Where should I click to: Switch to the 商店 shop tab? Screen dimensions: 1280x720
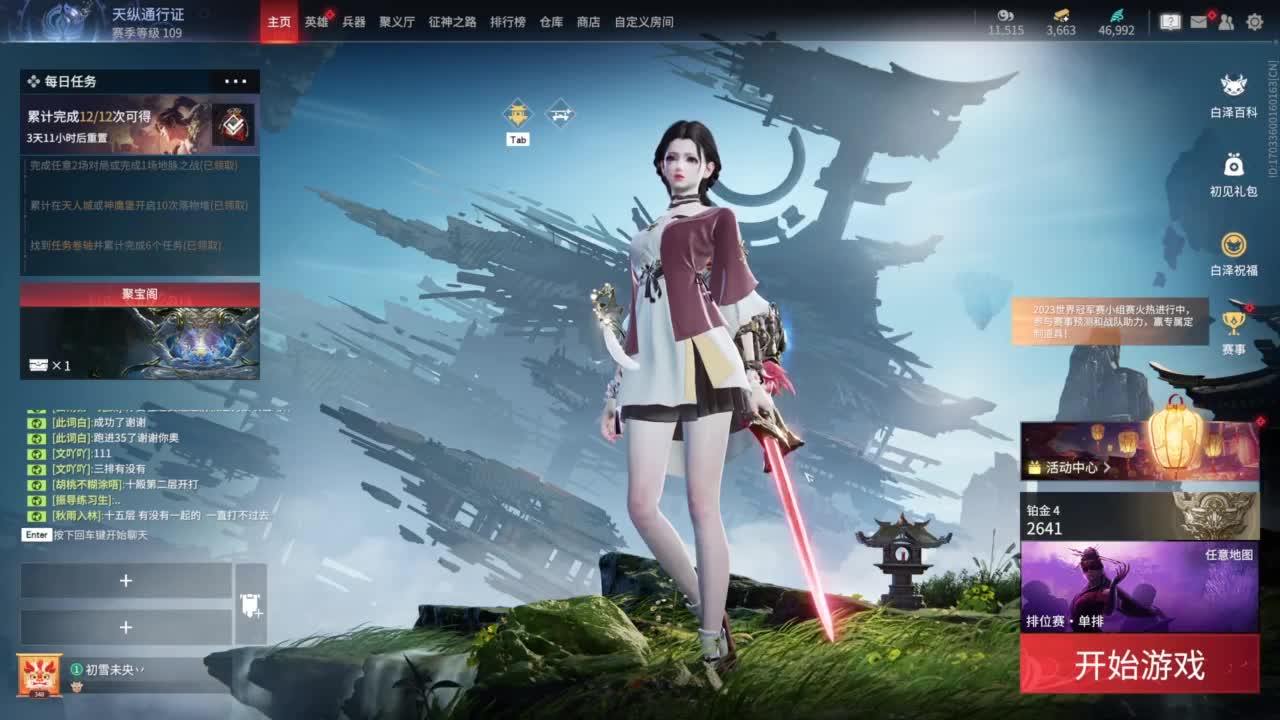[589, 21]
